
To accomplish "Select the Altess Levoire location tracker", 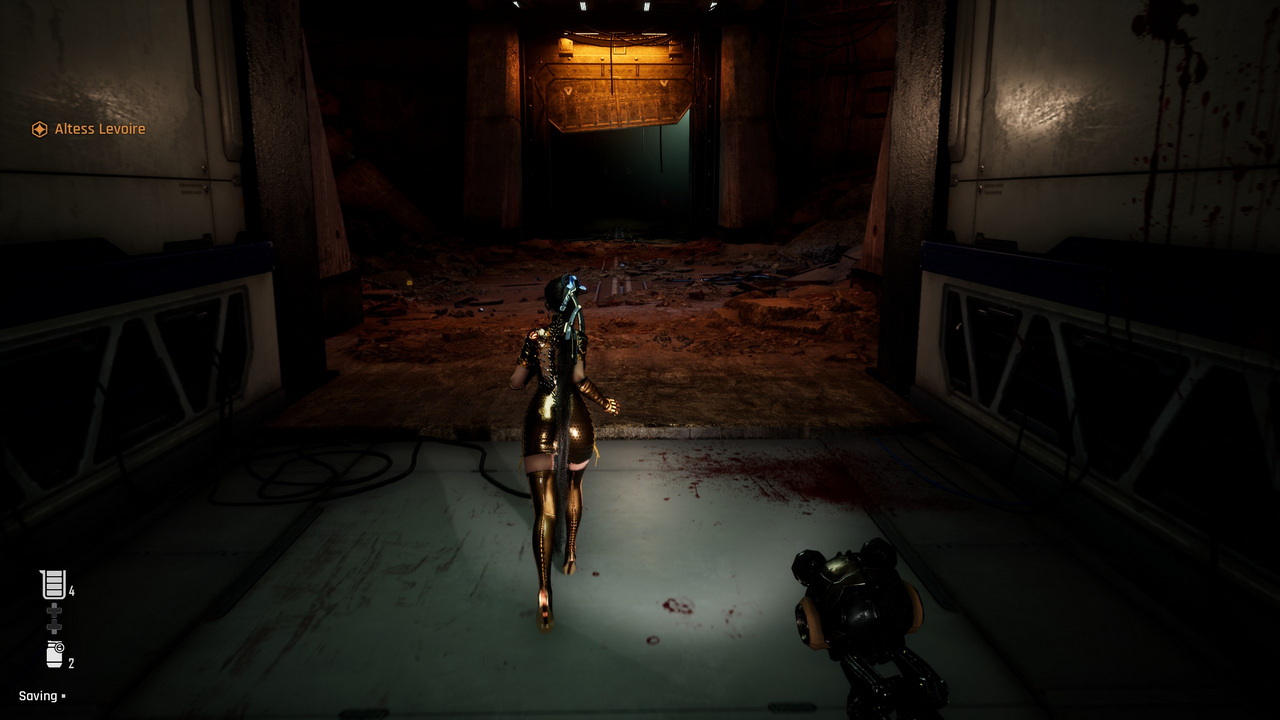I will point(89,129).
